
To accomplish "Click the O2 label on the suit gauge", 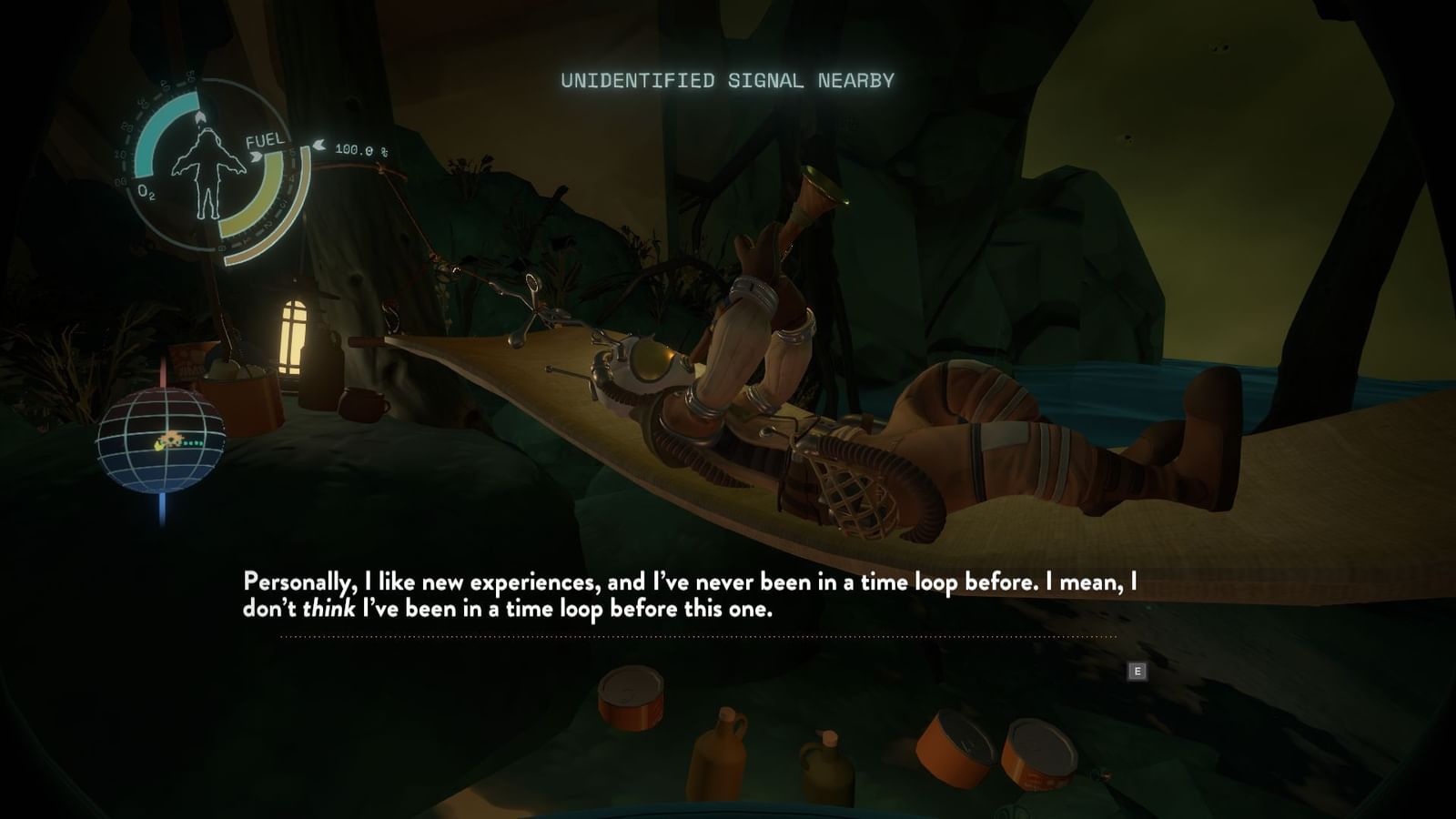I will click(x=147, y=192).
